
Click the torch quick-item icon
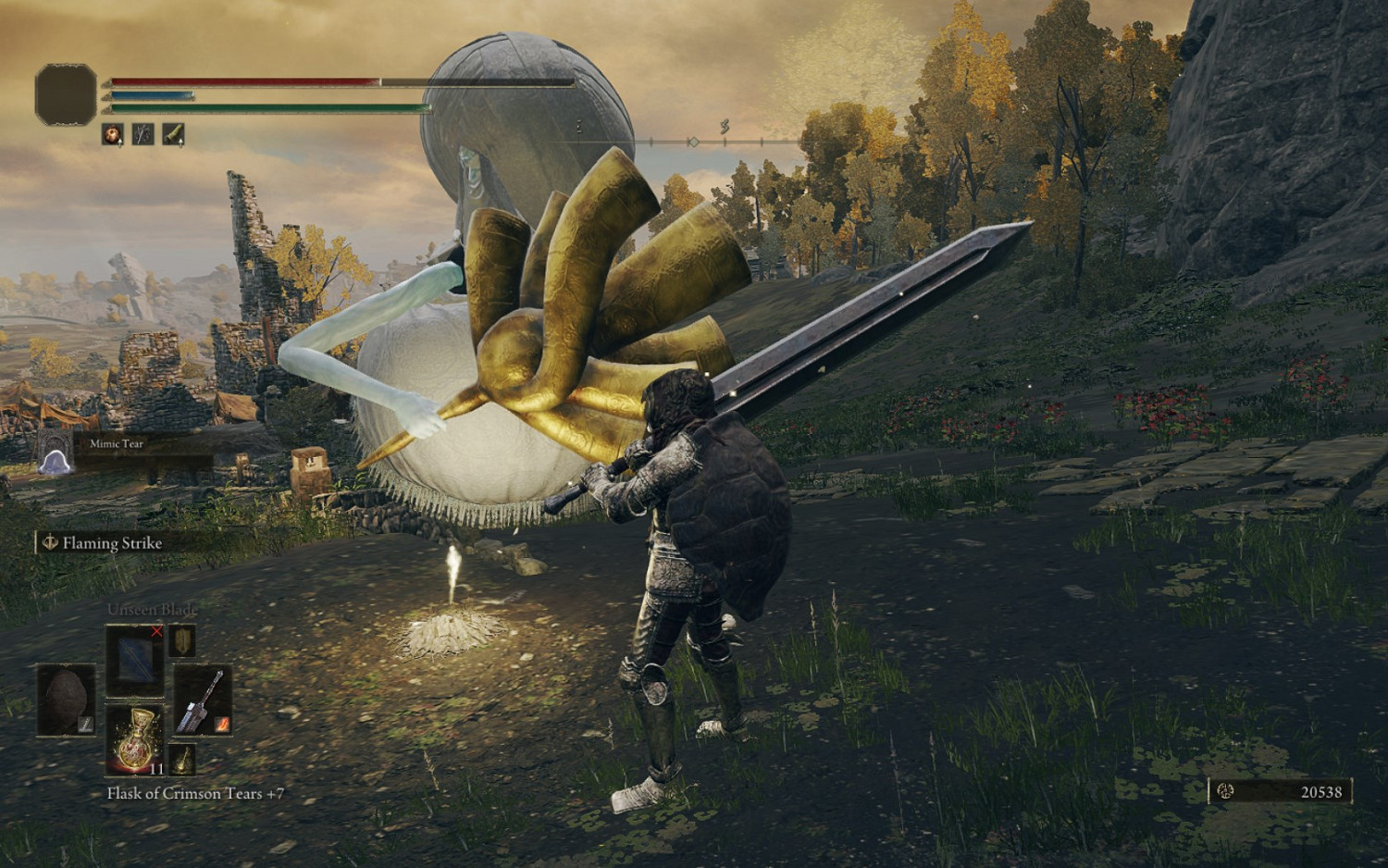tap(181, 758)
